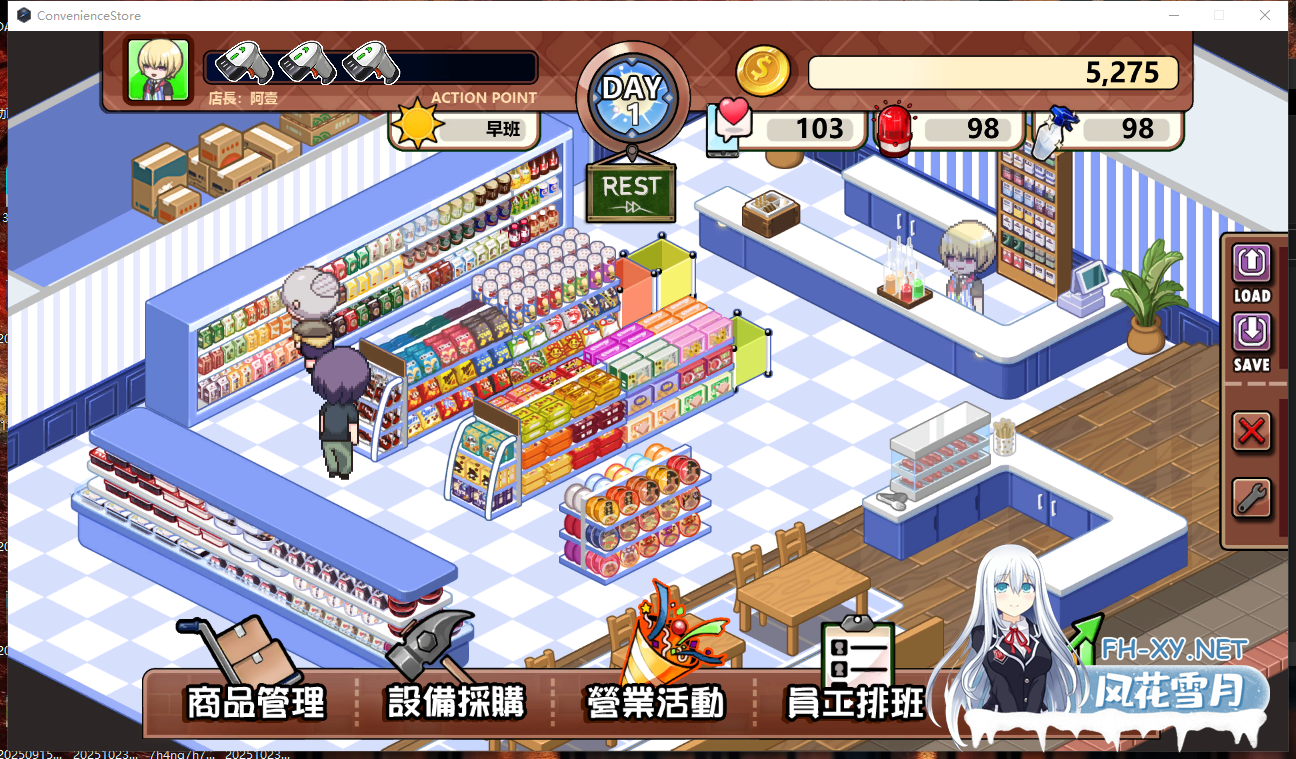Click the first barcode scanner action point icon
1296x759 pixels.
(243, 64)
